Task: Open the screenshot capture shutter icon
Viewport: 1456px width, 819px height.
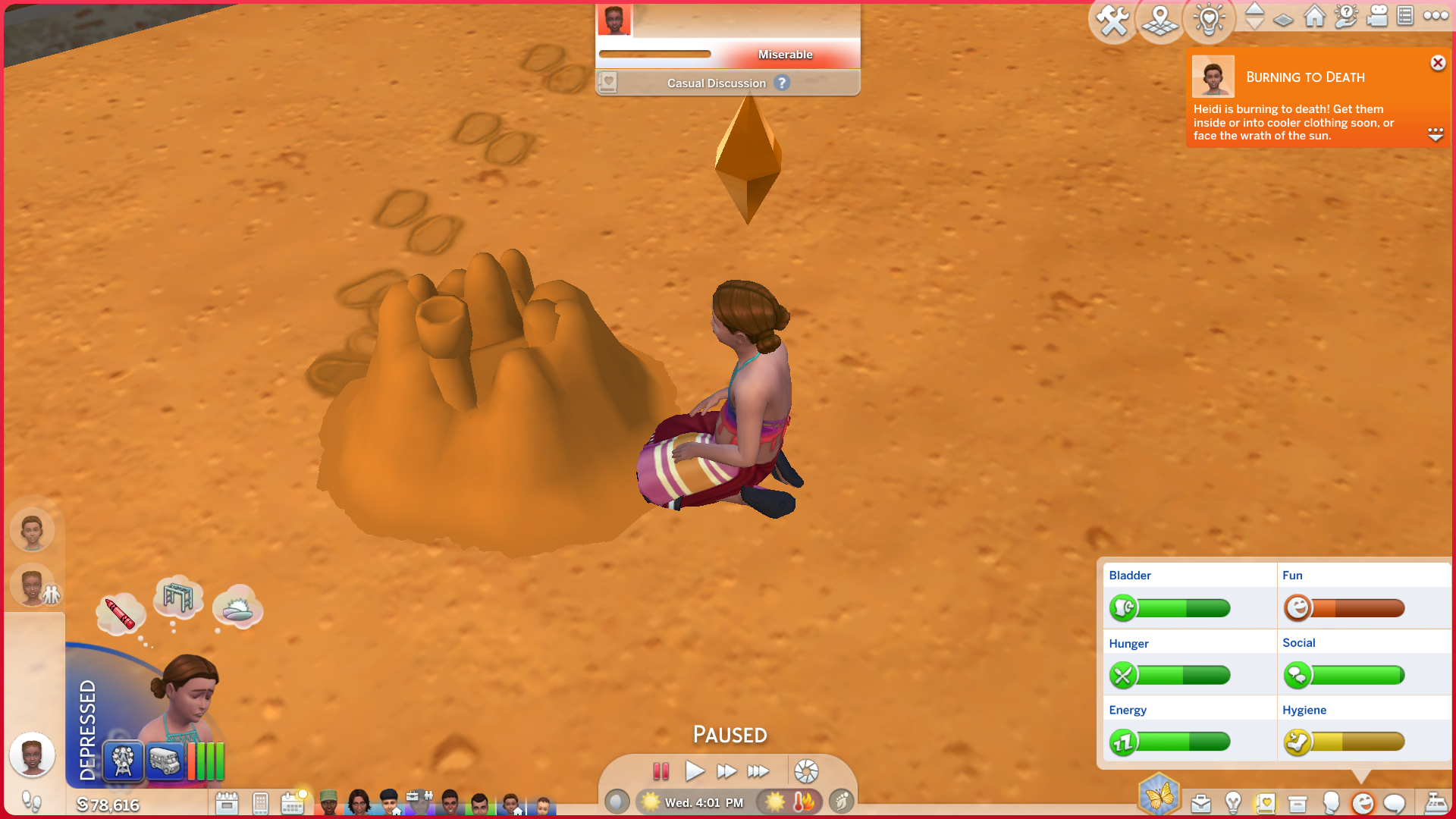Action: click(x=806, y=772)
